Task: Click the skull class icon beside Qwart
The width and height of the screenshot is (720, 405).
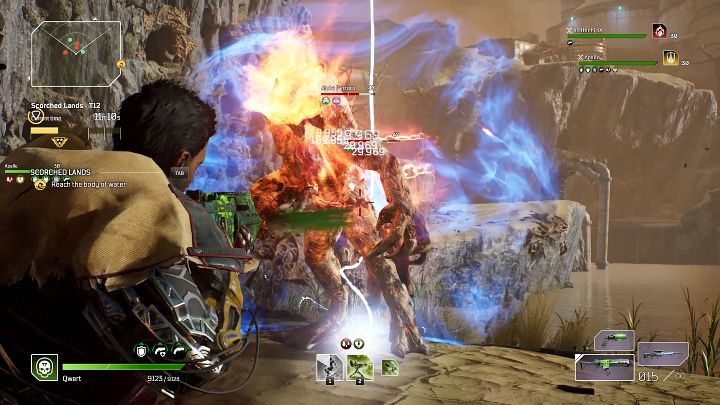Action: [x=43, y=367]
